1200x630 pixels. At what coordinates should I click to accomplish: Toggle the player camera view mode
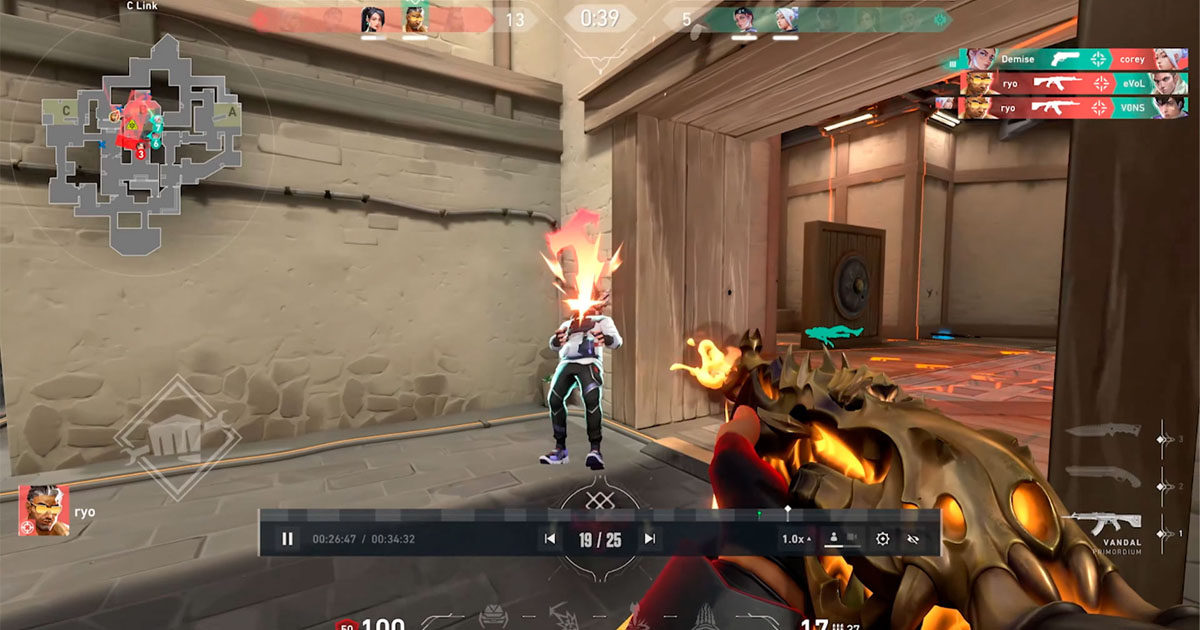pyautogui.click(x=841, y=539)
